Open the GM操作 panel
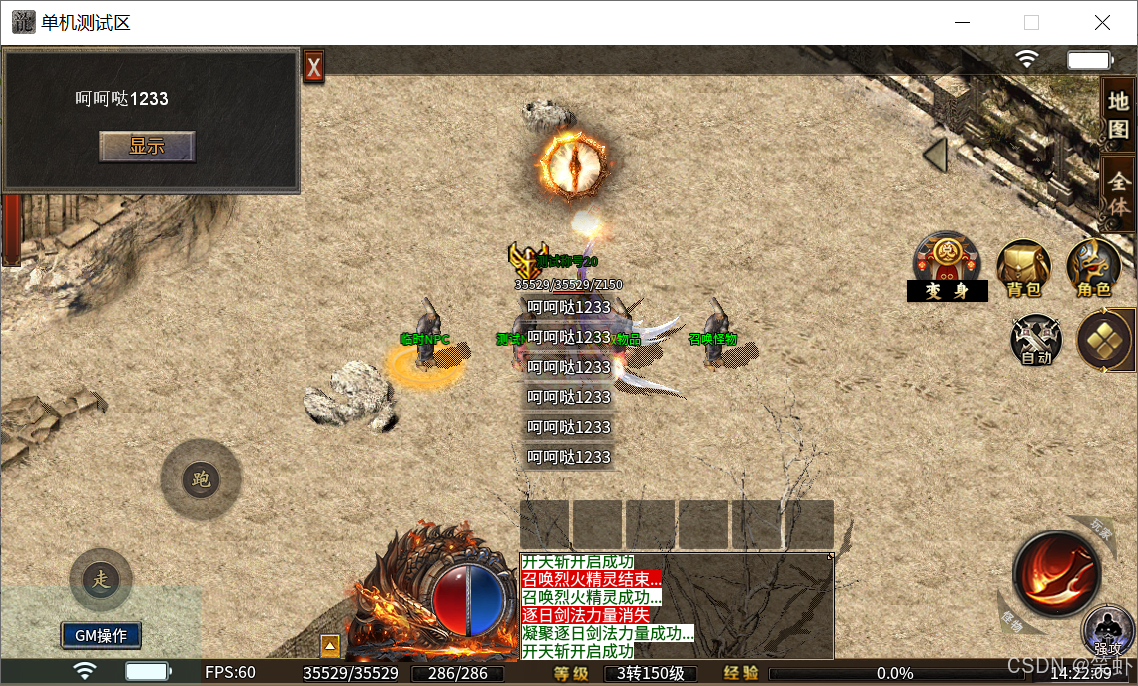Image resolution: width=1138 pixels, height=686 pixels. click(x=101, y=635)
